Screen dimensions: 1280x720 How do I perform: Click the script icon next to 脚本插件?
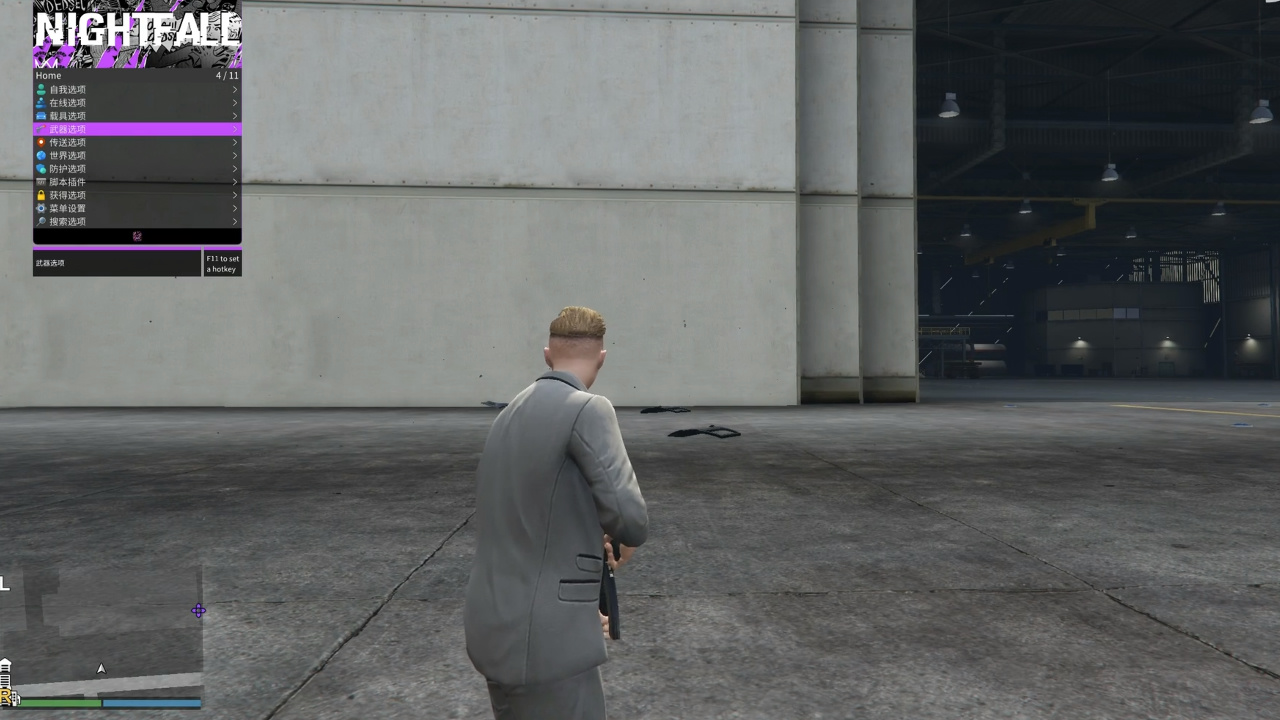(40, 181)
